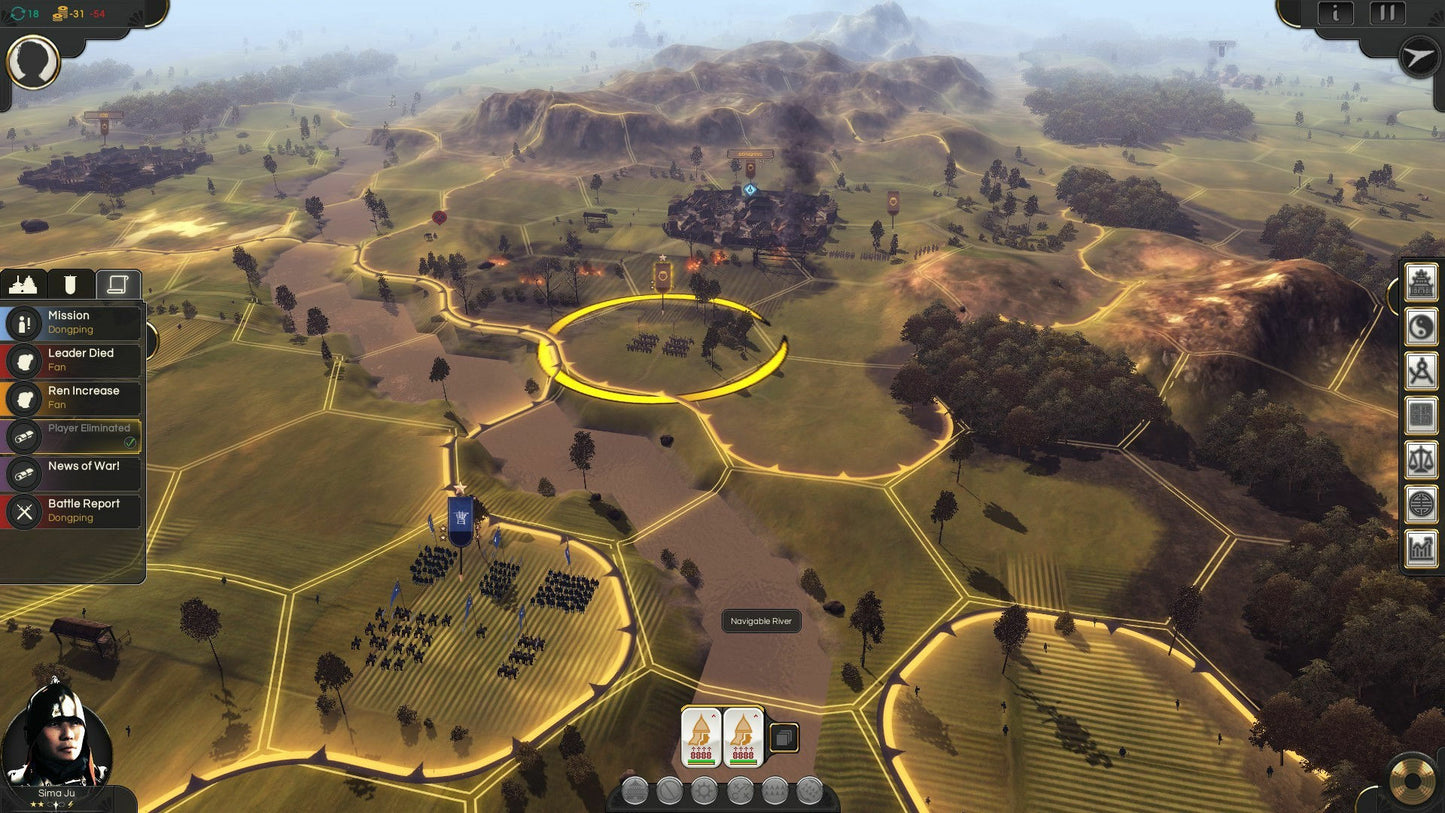Click the green health bar on first unit card

[x=701, y=760]
